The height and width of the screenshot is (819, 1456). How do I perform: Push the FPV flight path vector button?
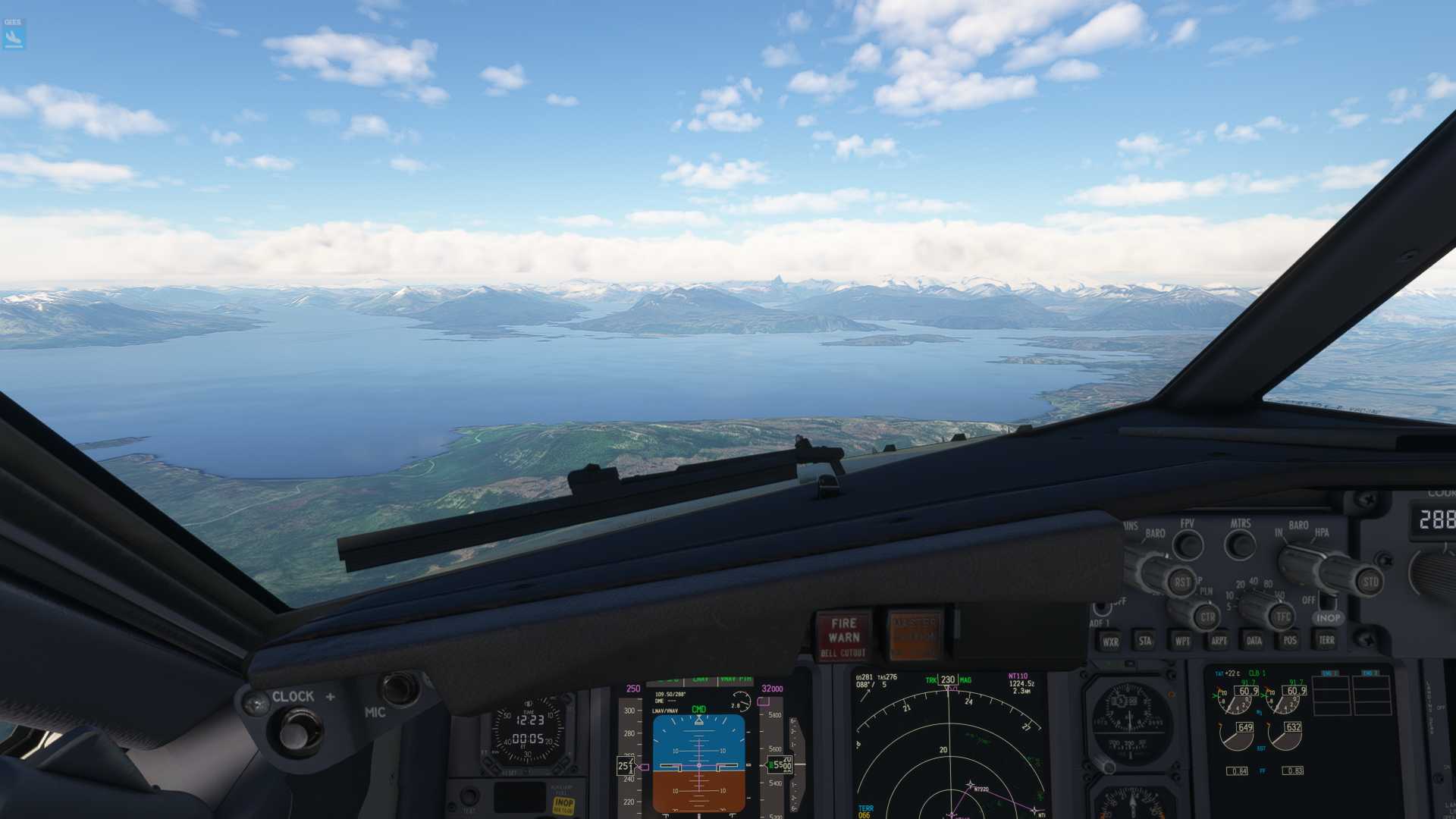(x=1188, y=545)
